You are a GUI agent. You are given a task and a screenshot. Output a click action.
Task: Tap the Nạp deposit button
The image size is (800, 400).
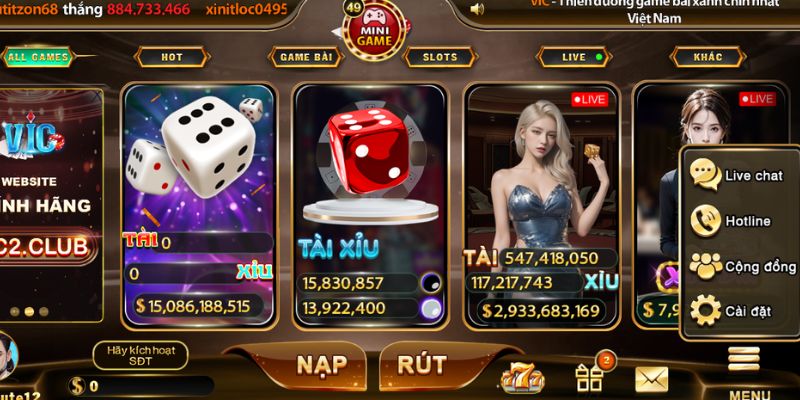(x=321, y=365)
